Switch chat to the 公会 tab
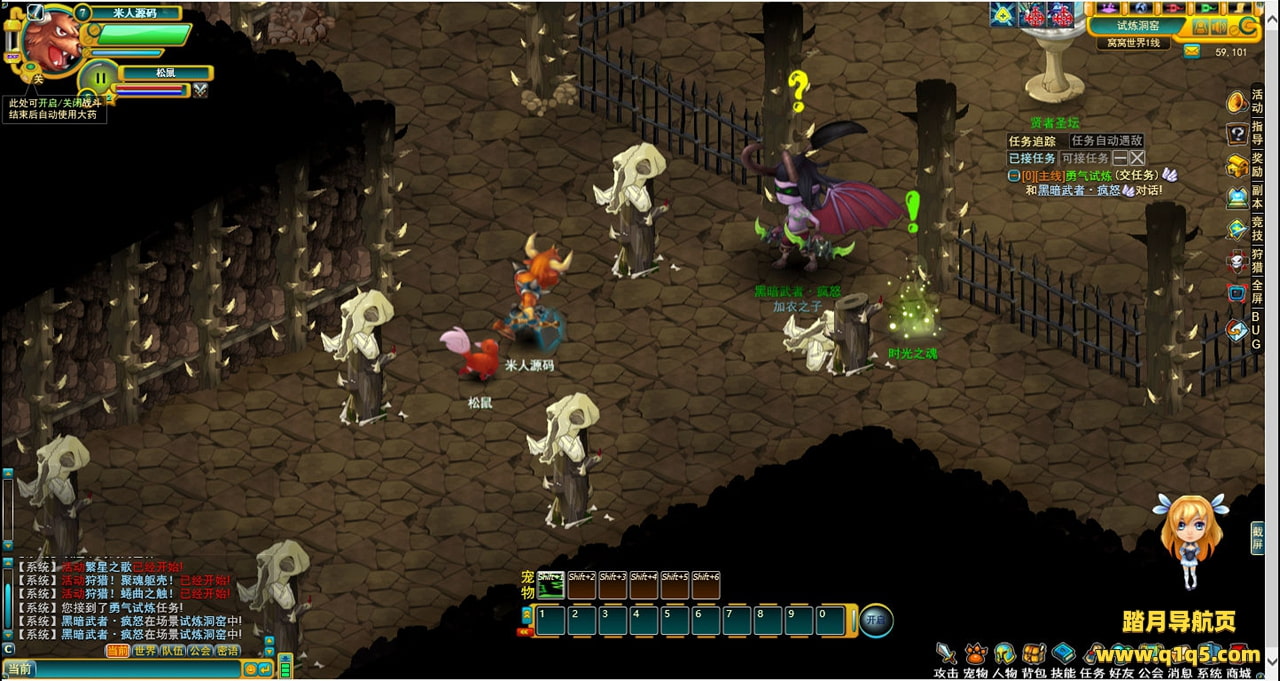Image resolution: width=1280 pixels, height=681 pixels. 200,651
